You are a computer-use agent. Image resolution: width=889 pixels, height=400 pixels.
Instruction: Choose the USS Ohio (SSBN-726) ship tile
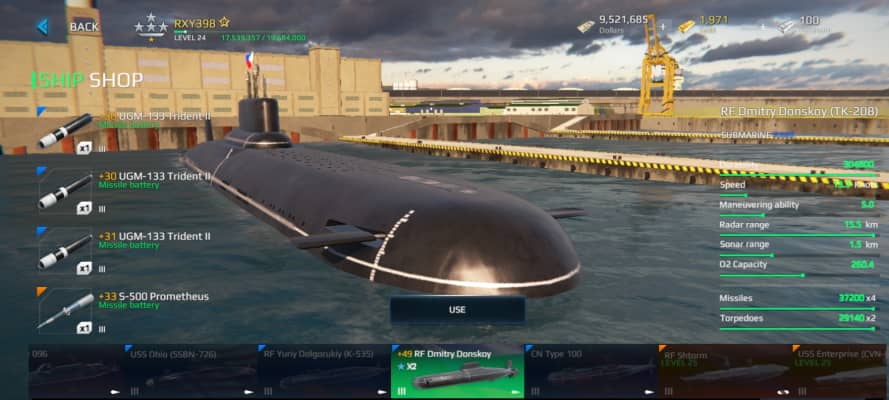click(x=192, y=372)
